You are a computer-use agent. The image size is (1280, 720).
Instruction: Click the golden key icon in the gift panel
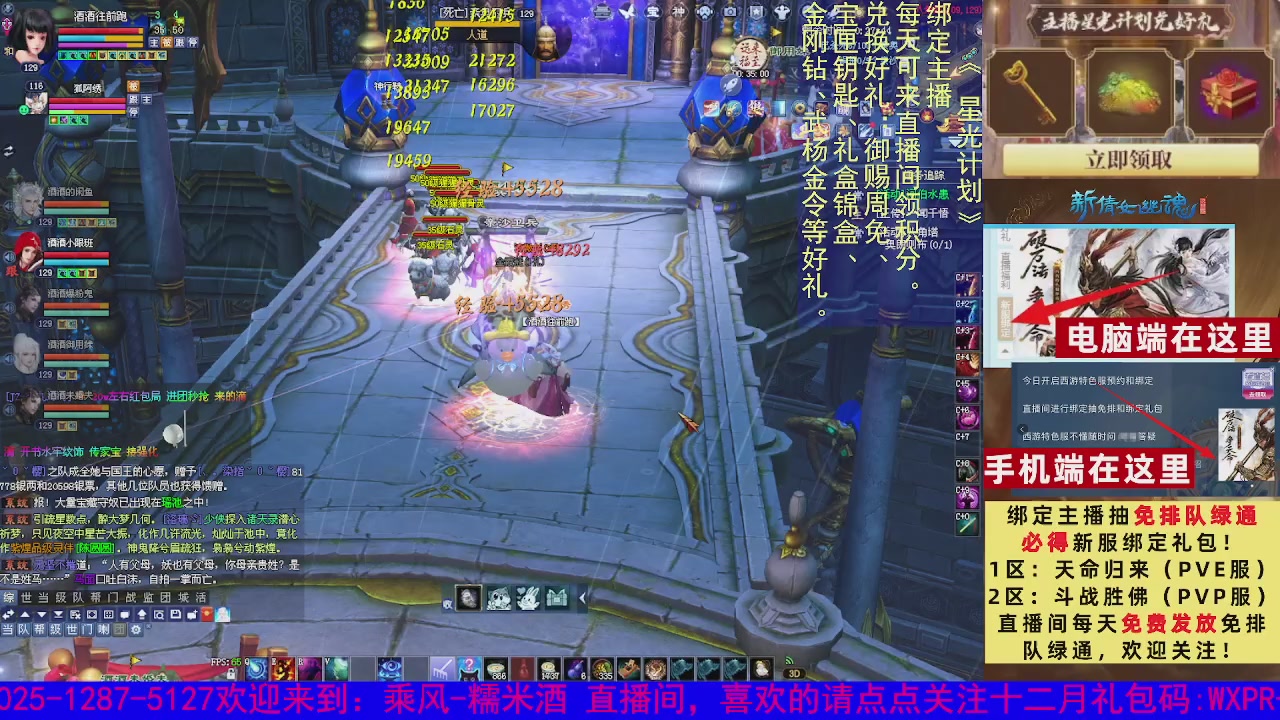pyautogui.click(x=1030, y=90)
